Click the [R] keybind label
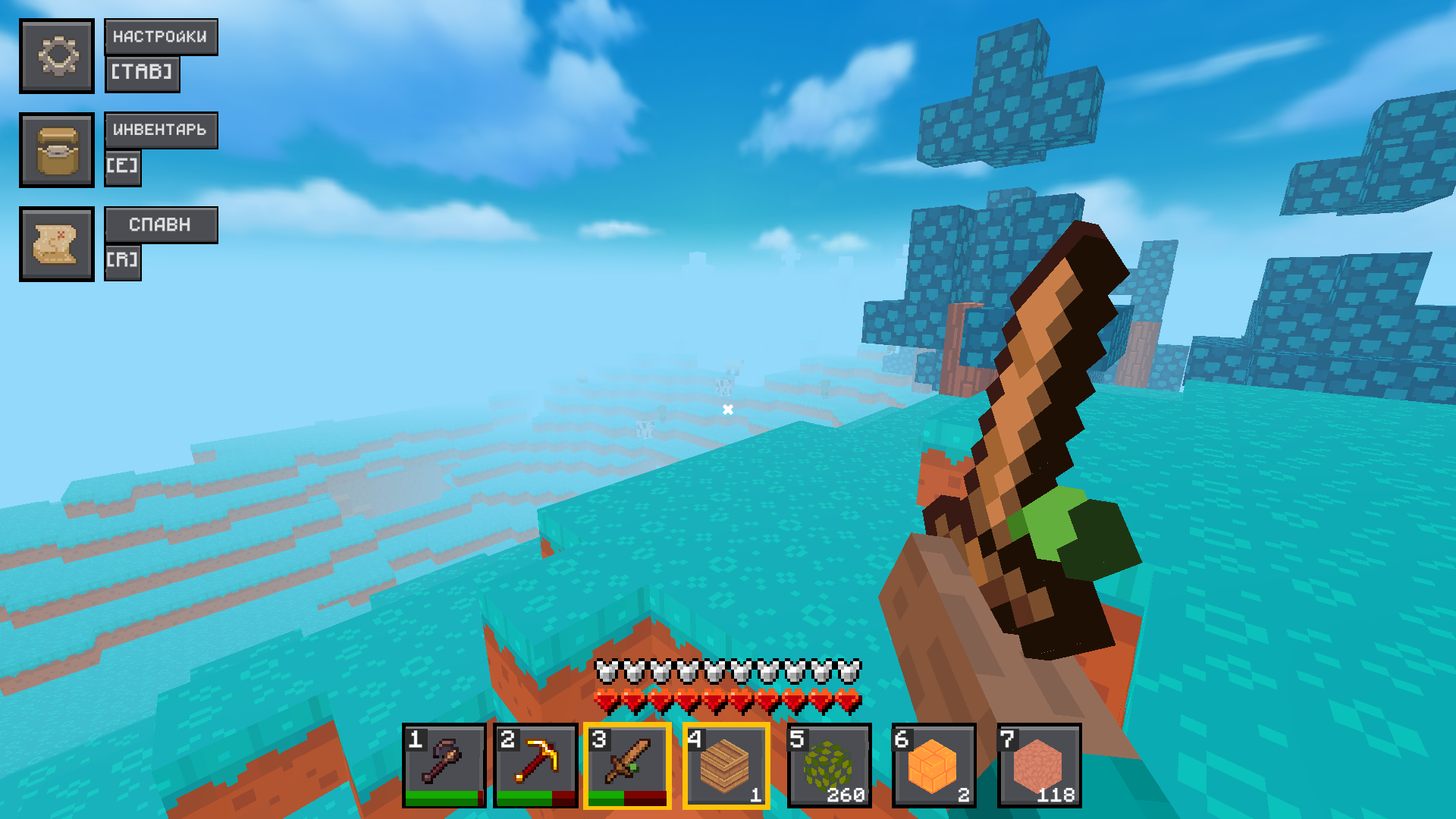This screenshot has width=1456, height=819. click(x=123, y=262)
